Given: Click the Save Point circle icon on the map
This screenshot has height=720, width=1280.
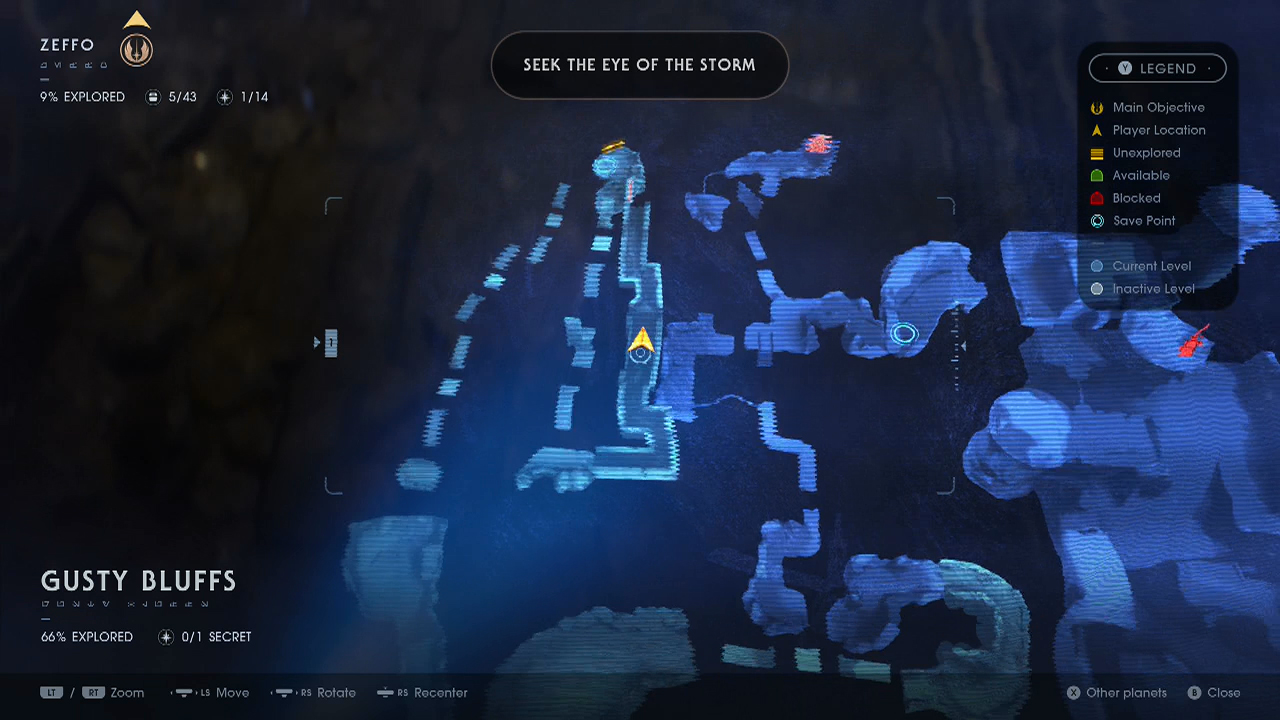Looking at the screenshot, I should pyautogui.click(x=904, y=333).
